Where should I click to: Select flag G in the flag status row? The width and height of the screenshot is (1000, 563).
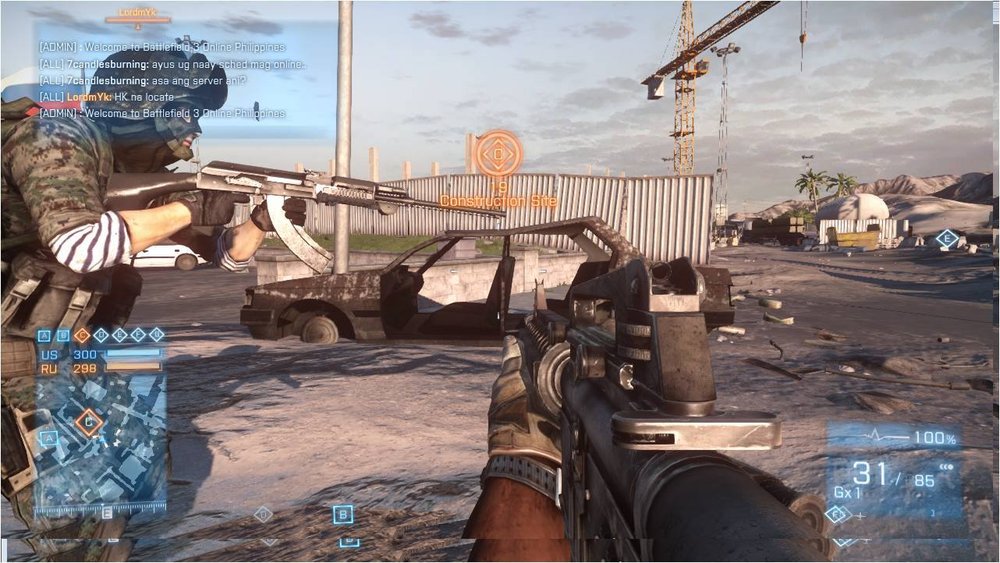click(157, 335)
